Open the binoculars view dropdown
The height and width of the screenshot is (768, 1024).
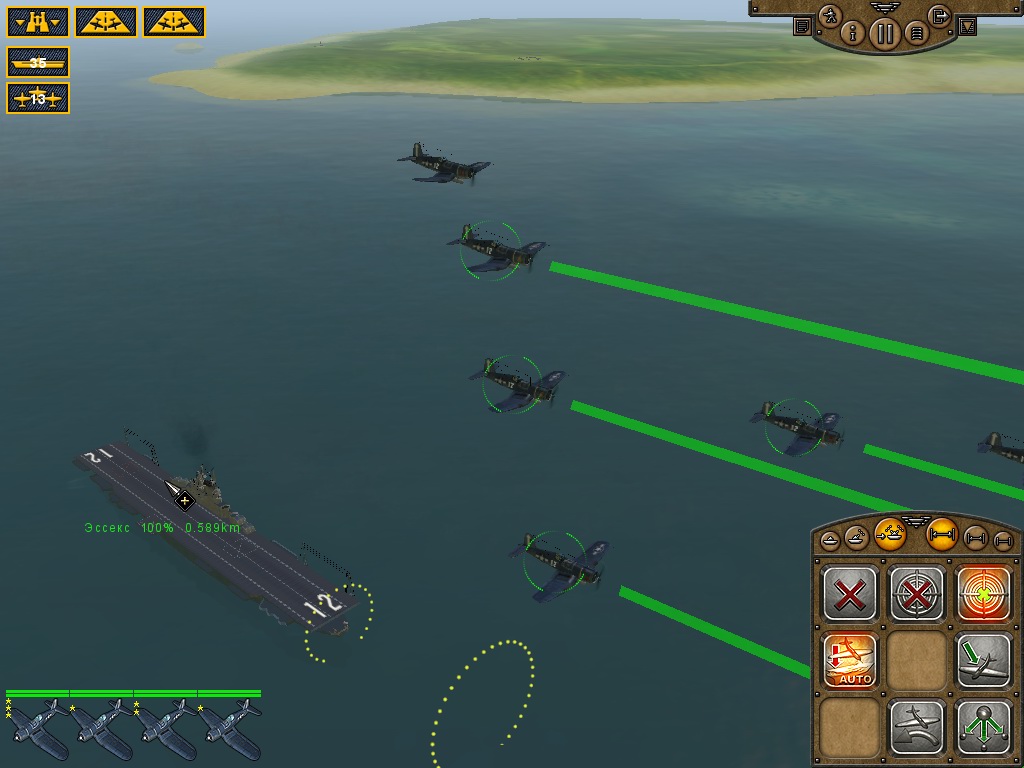36,22
